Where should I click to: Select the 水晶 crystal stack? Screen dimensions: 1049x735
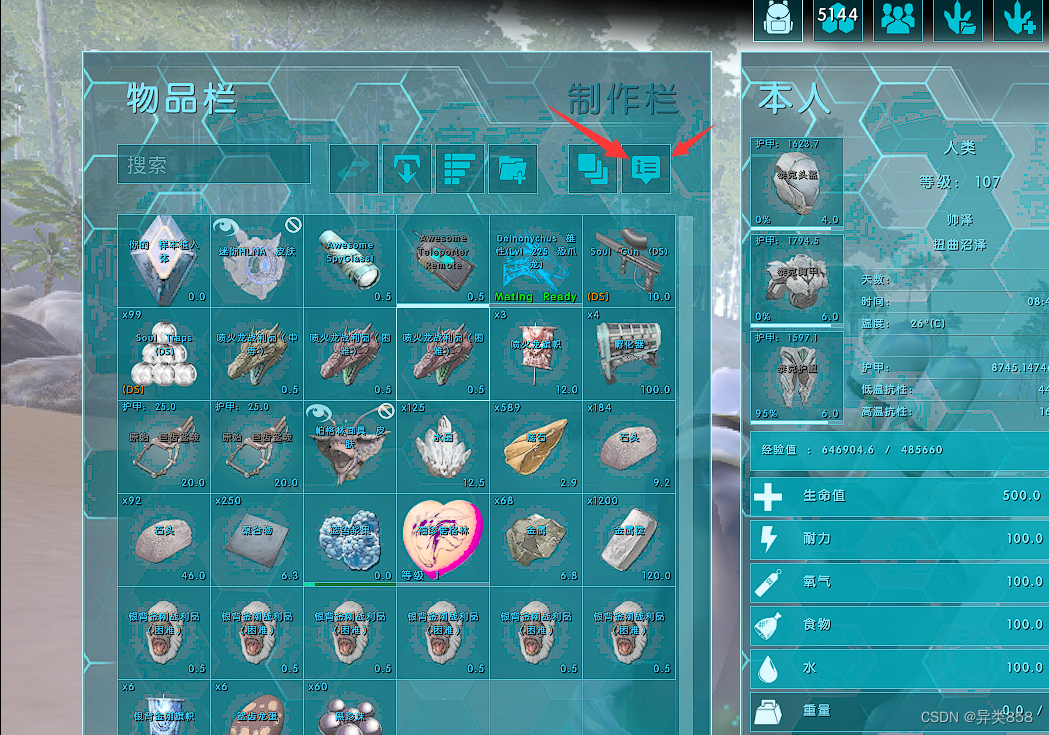pos(443,446)
